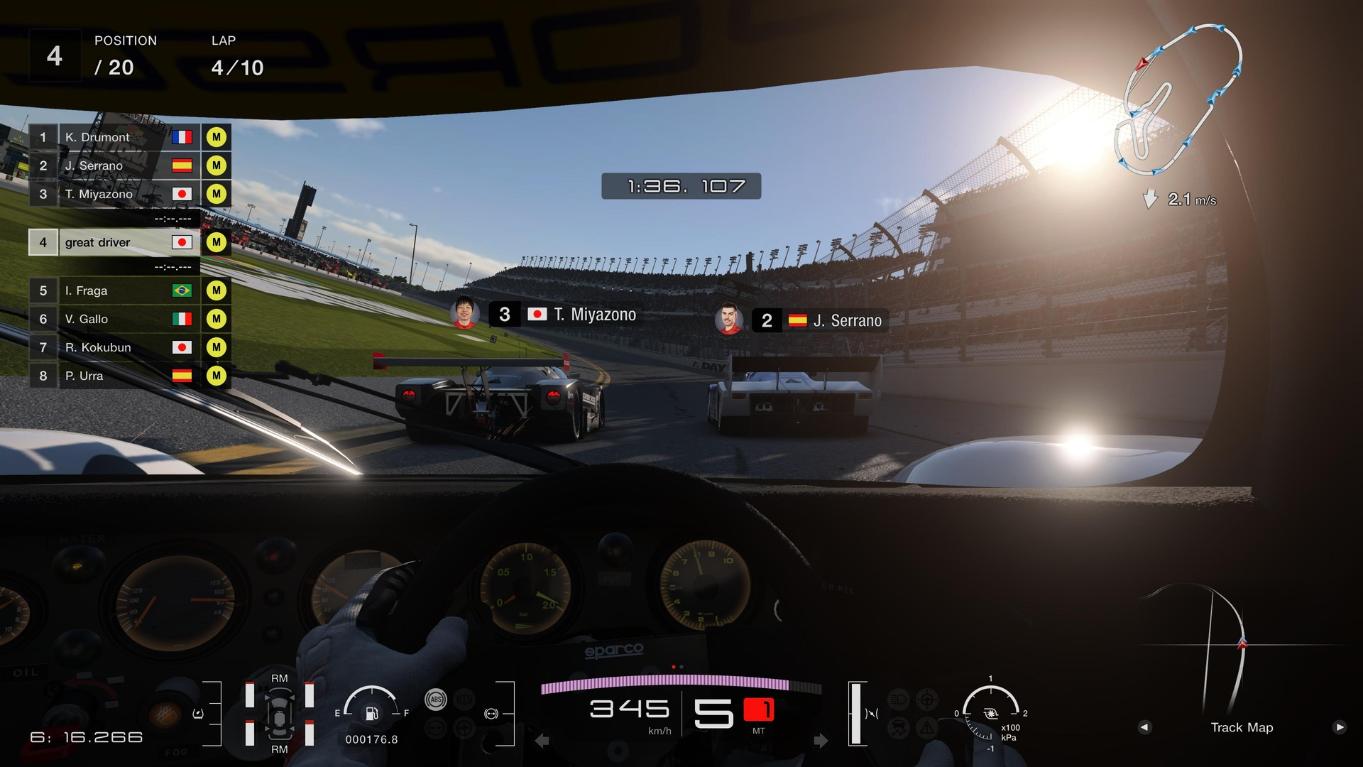The image size is (1363, 767).
Task: Select the Track Map tab
Action: tap(1241, 728)
